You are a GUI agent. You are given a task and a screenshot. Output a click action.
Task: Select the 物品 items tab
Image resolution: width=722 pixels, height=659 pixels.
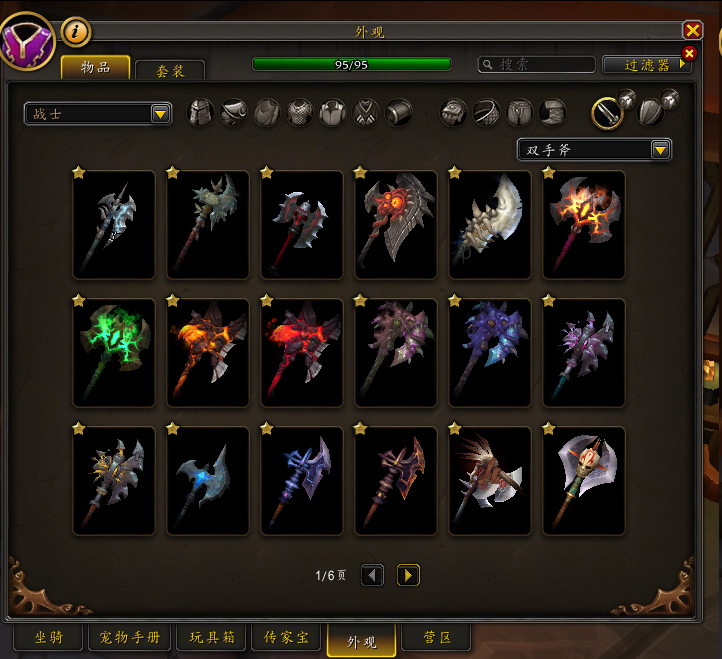(x=95, y=68)
